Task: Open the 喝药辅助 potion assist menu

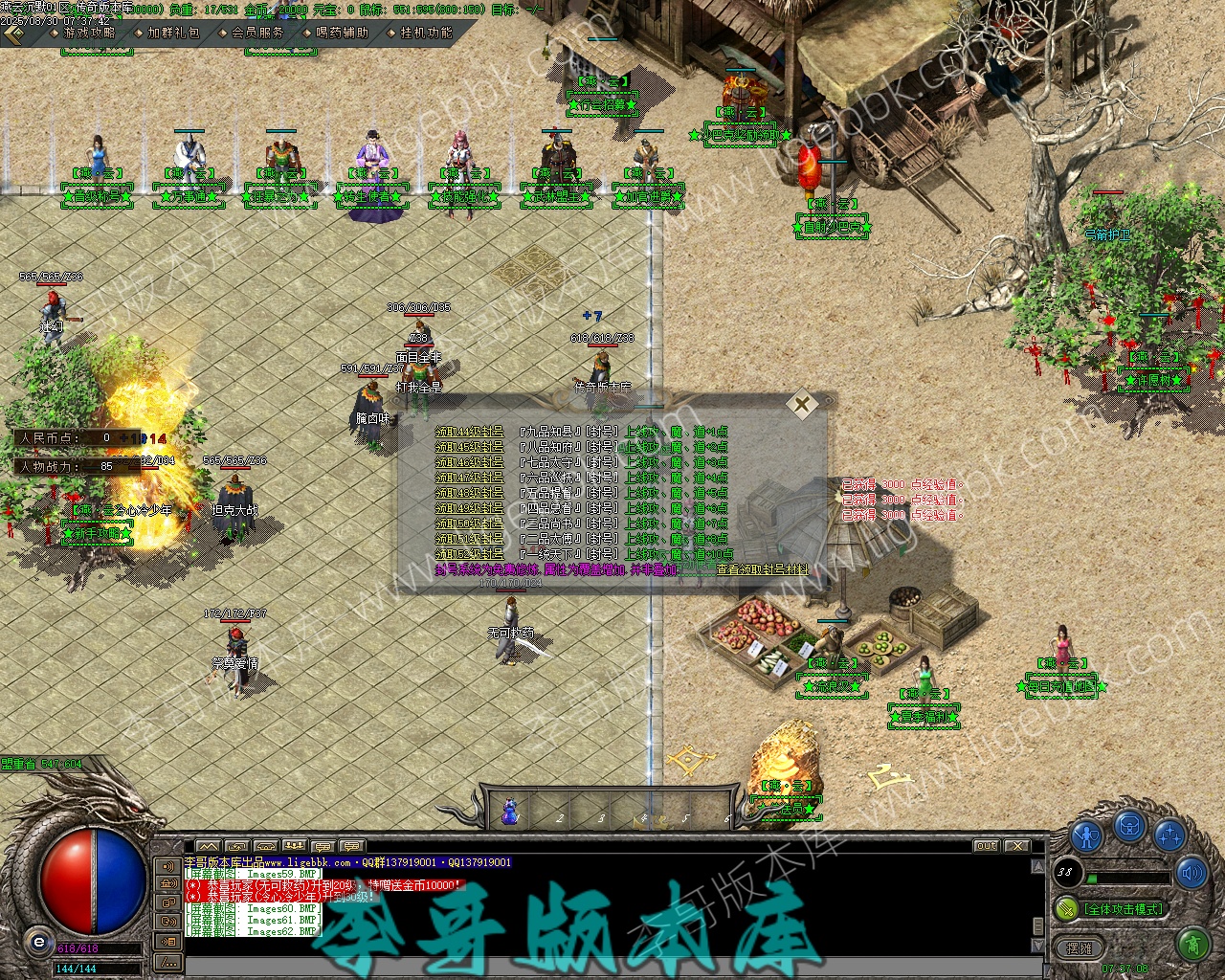Action: [x=342, y=33]
